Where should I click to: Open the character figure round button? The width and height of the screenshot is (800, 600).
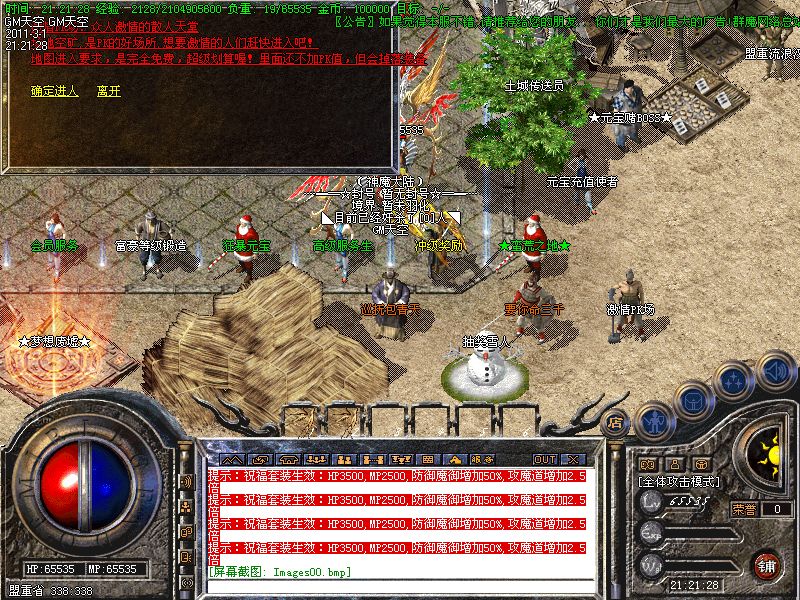click(654, 421)
